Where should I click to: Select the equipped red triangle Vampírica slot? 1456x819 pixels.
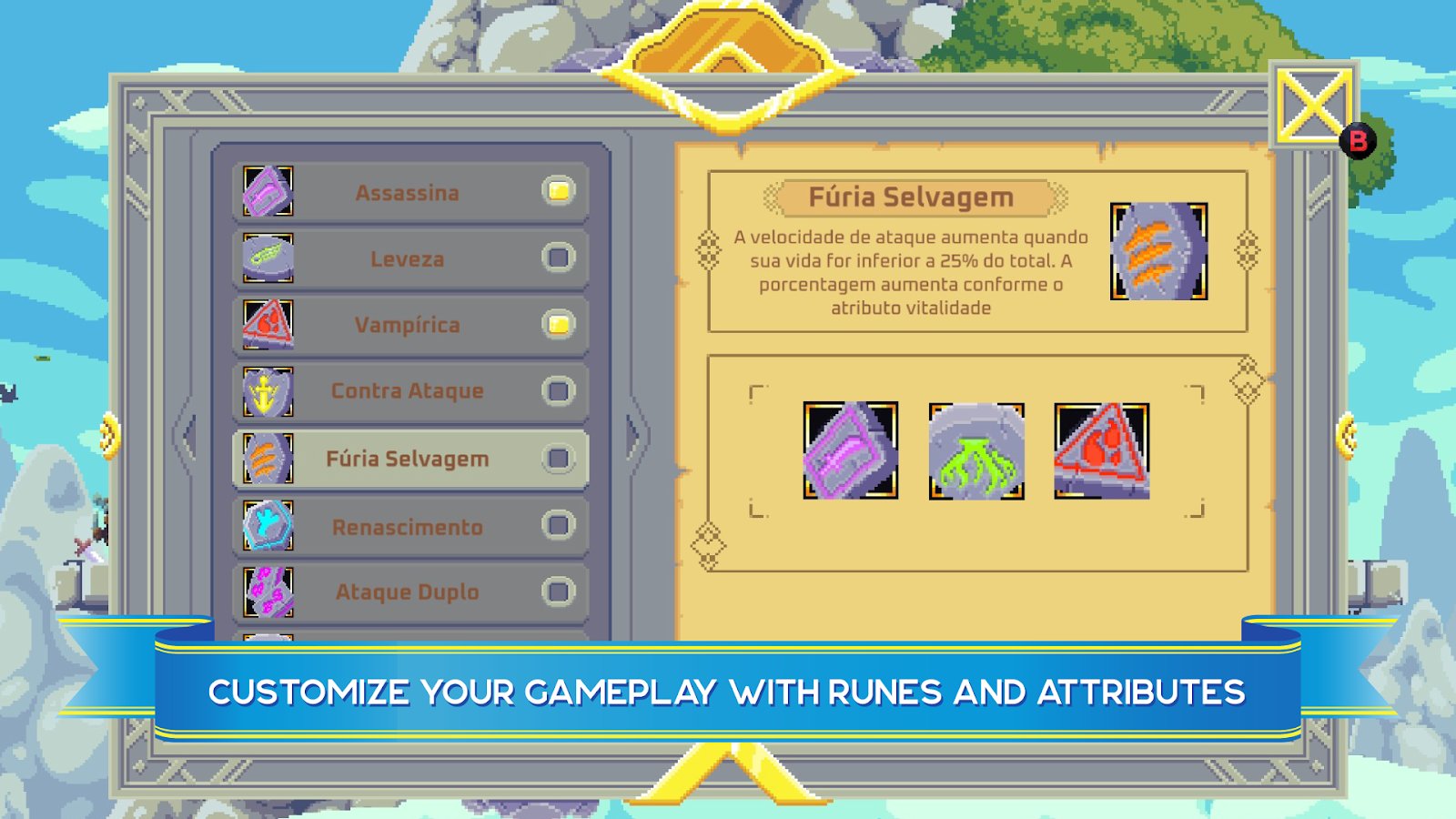point(1102,451)
